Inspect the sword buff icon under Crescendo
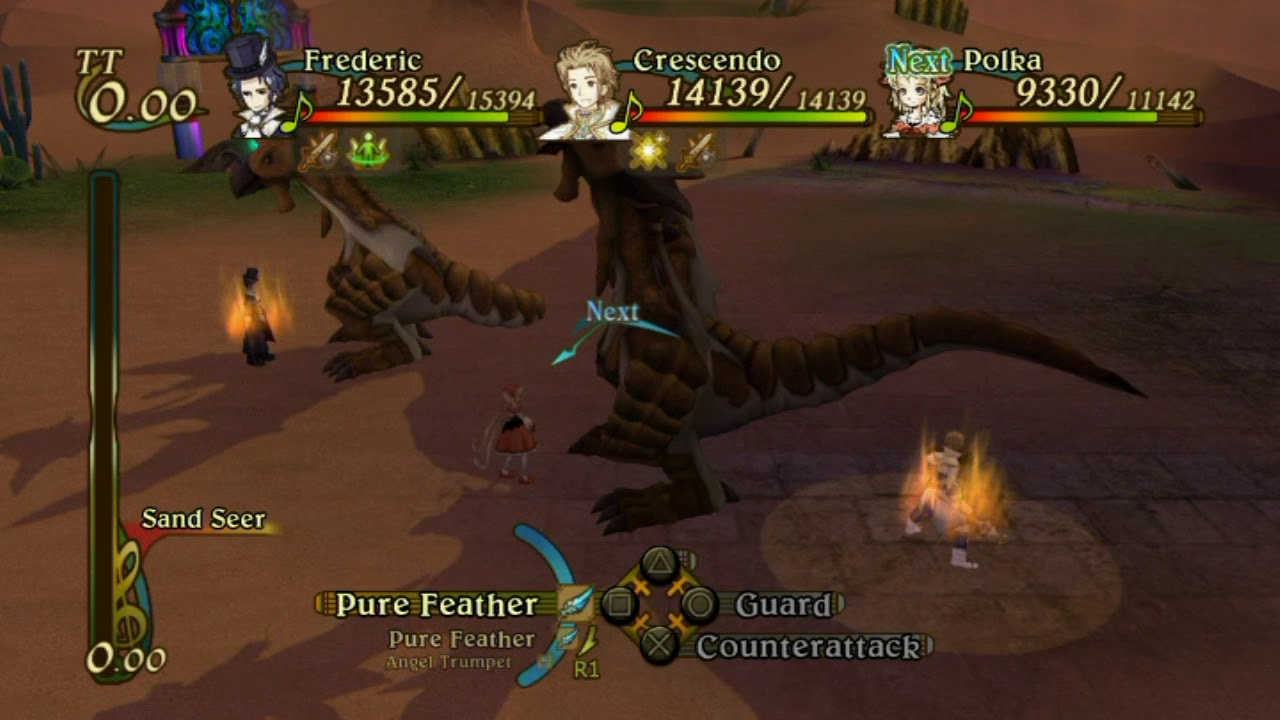The height and width of the screenshot is (720, 1280). coord(697,152)
